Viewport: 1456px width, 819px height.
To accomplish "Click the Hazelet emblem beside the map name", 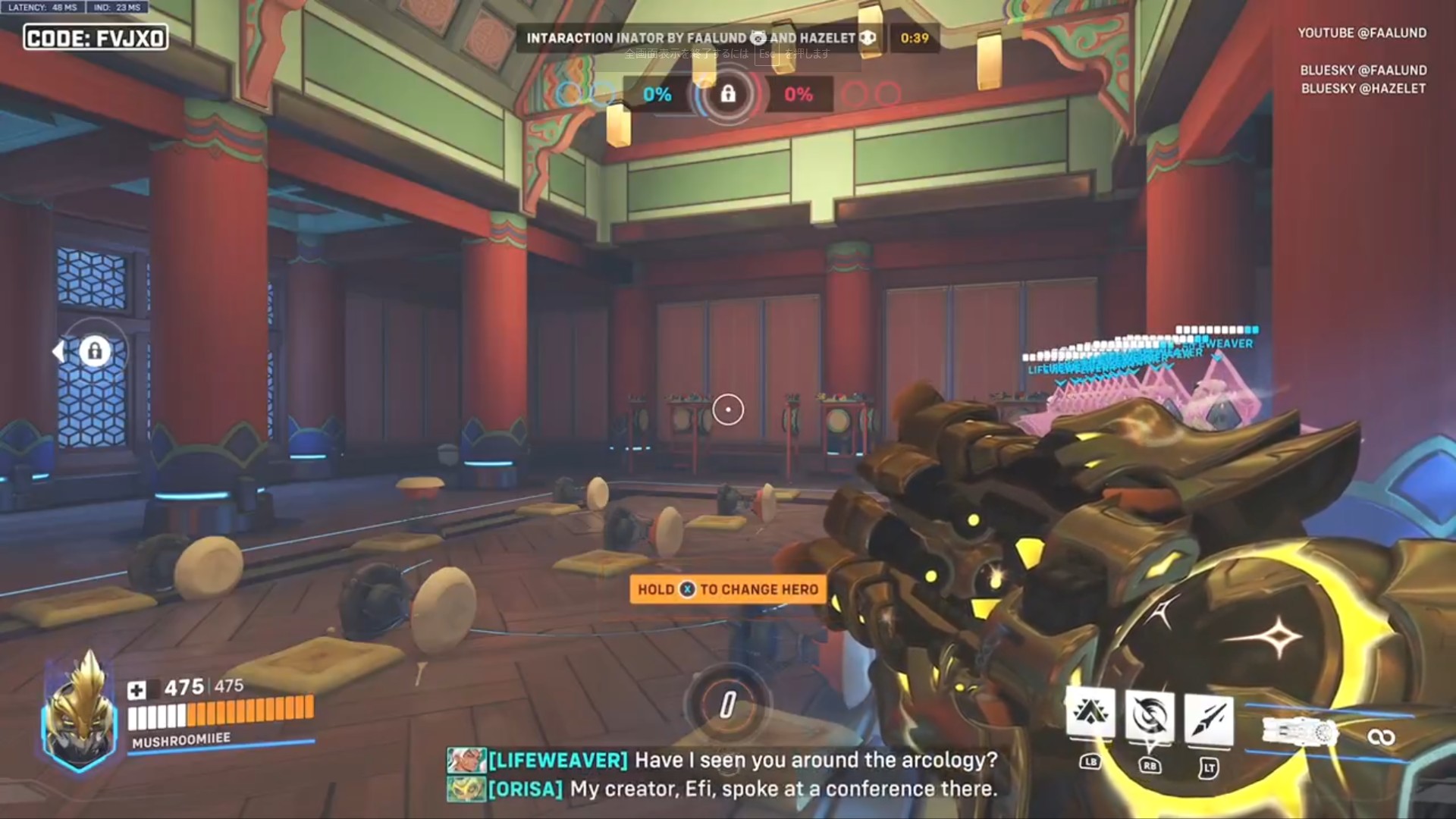I will [868, 39].
